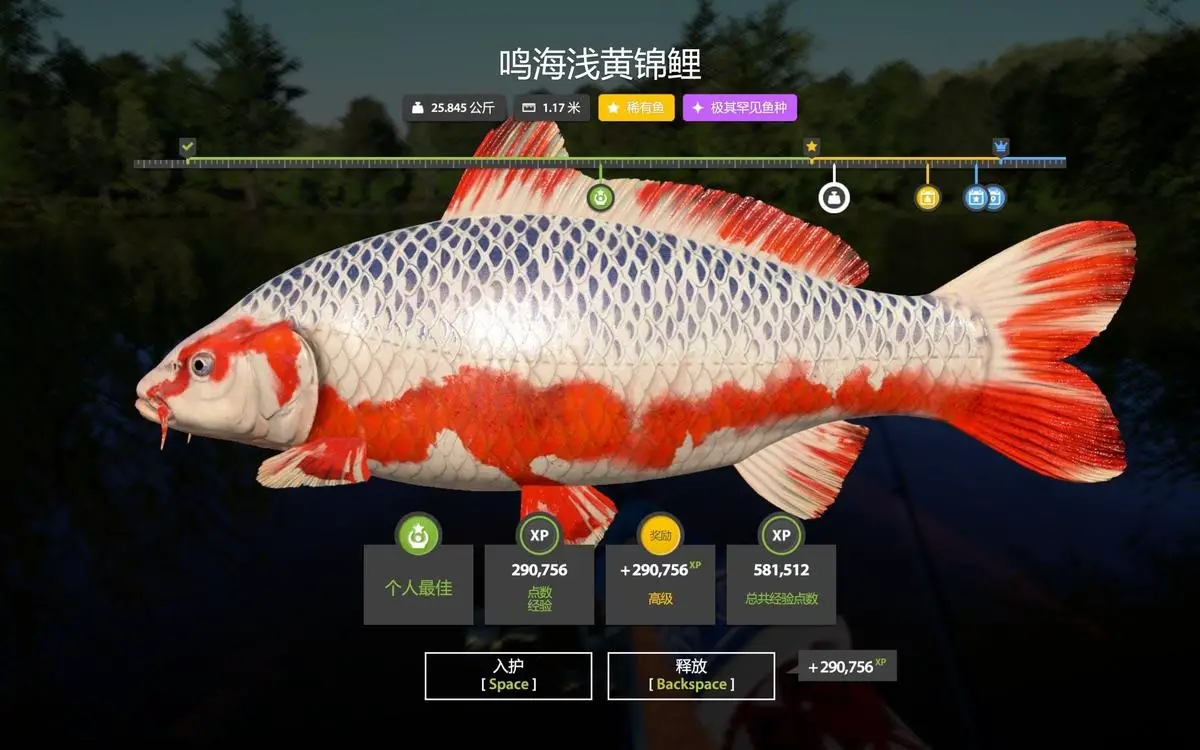Keep the fish with the 入护 button

508,676
